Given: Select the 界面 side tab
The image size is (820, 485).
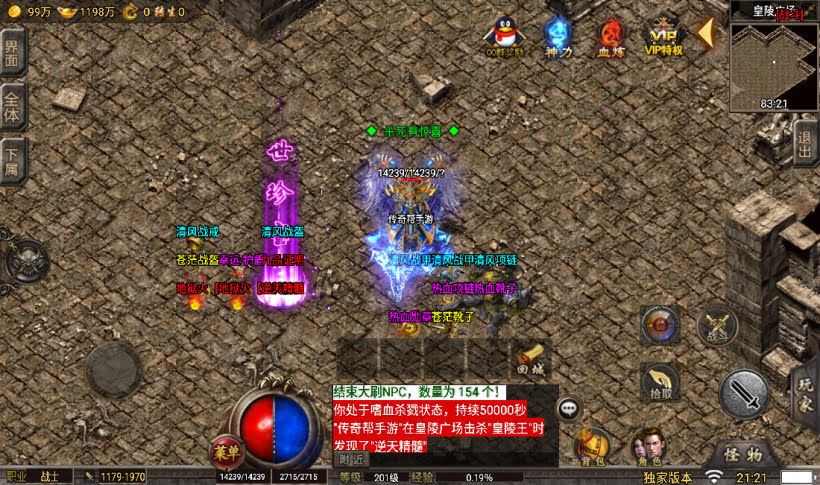Looking at the screenshot, I should coord(12,52).
